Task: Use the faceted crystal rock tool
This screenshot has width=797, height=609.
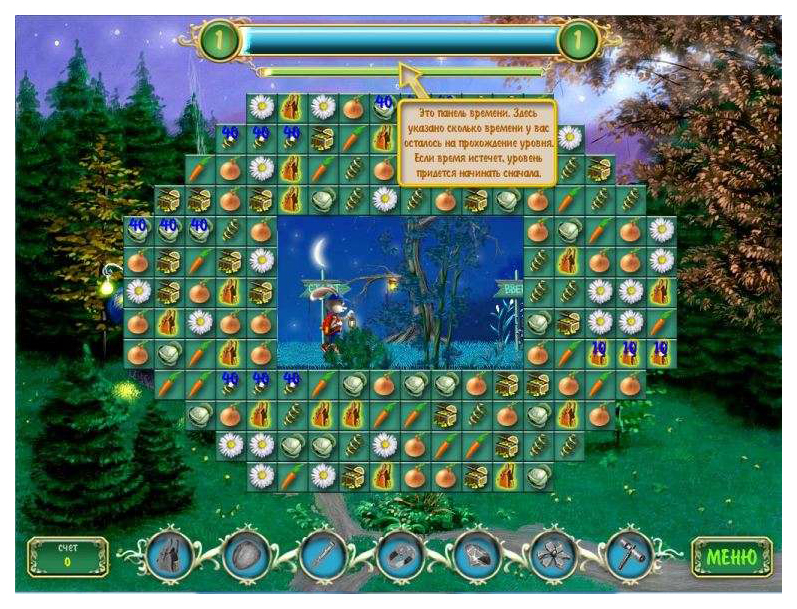Action: point(477,555)
